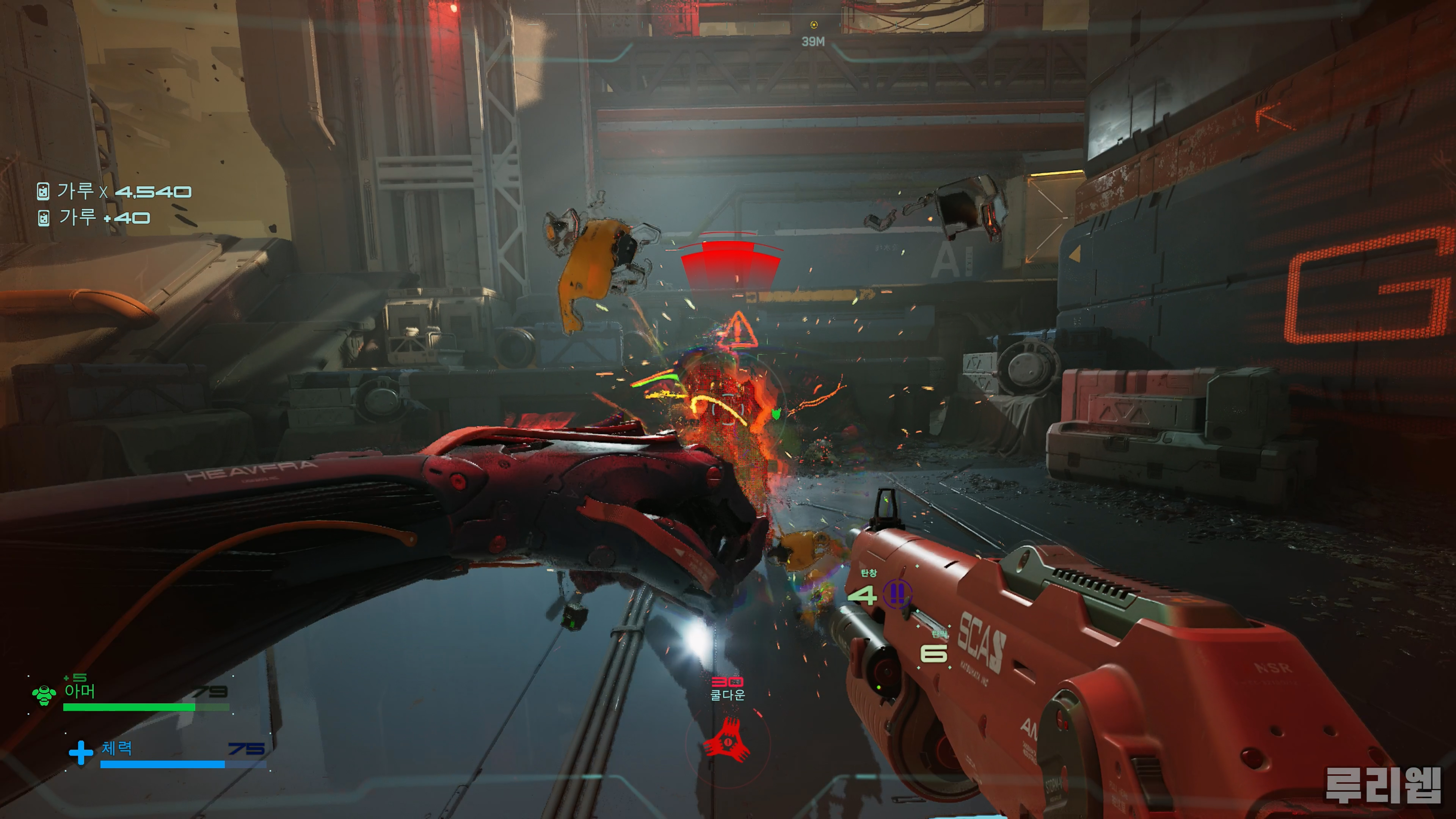1456x819 pixels.
Task: Select the 가루 currency icon next to 4,540
Action: click(x=43, y=191)
